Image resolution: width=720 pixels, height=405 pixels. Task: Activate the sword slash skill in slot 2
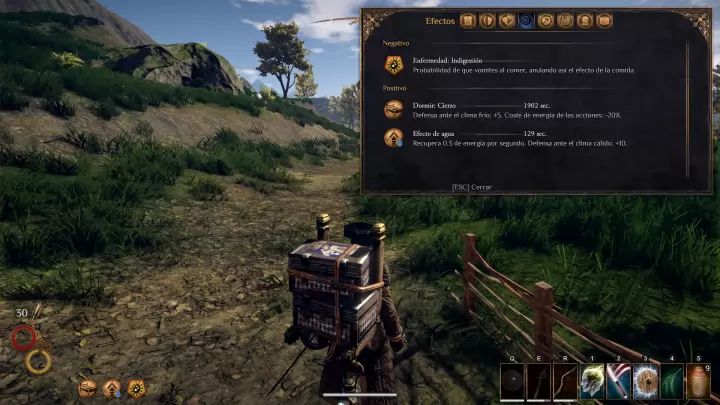tap(619, 383)
